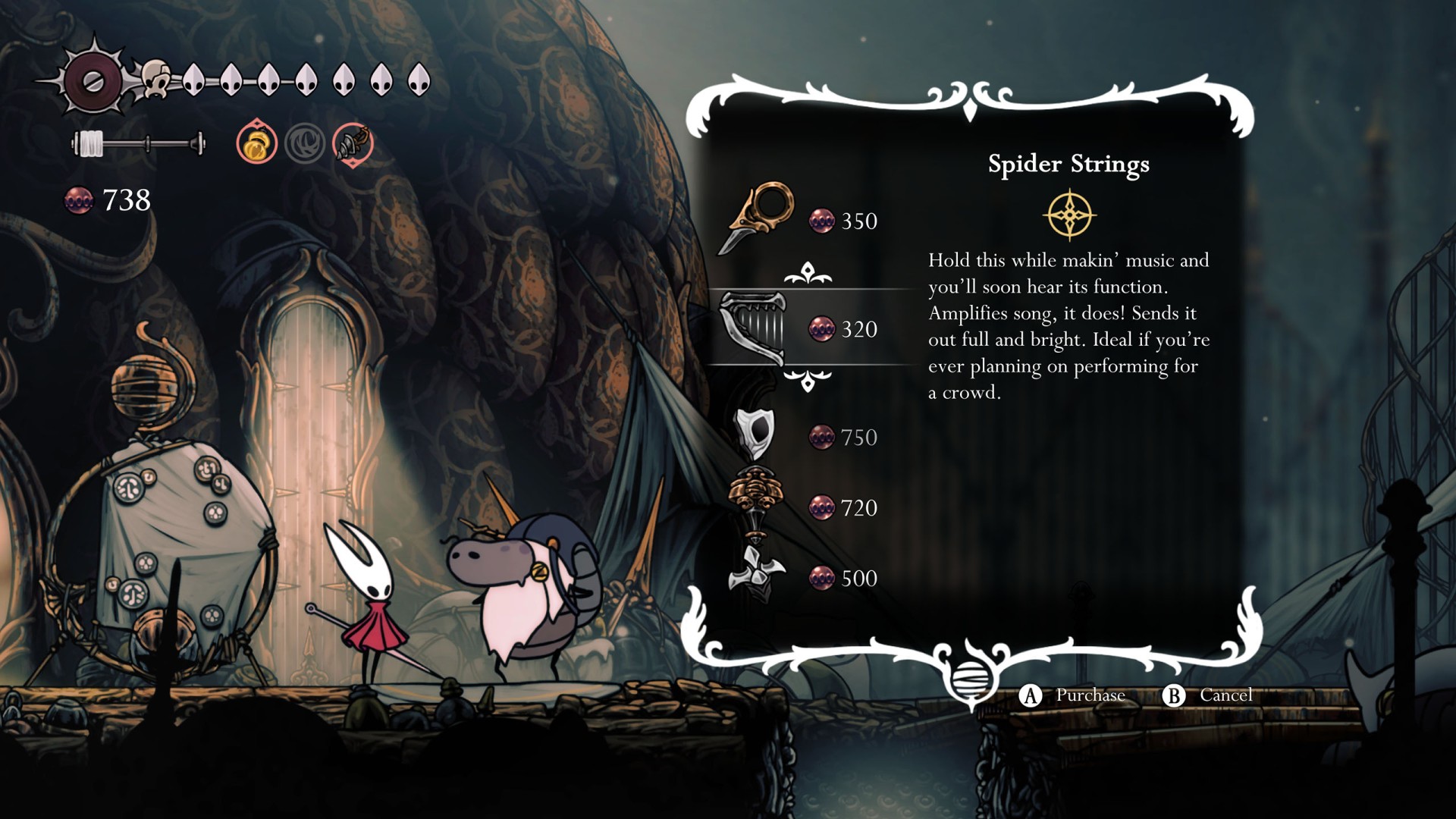The height and width of the screenshot is (819, 1456).
Task: Click the Purchase label
Action: [1090, 695]
